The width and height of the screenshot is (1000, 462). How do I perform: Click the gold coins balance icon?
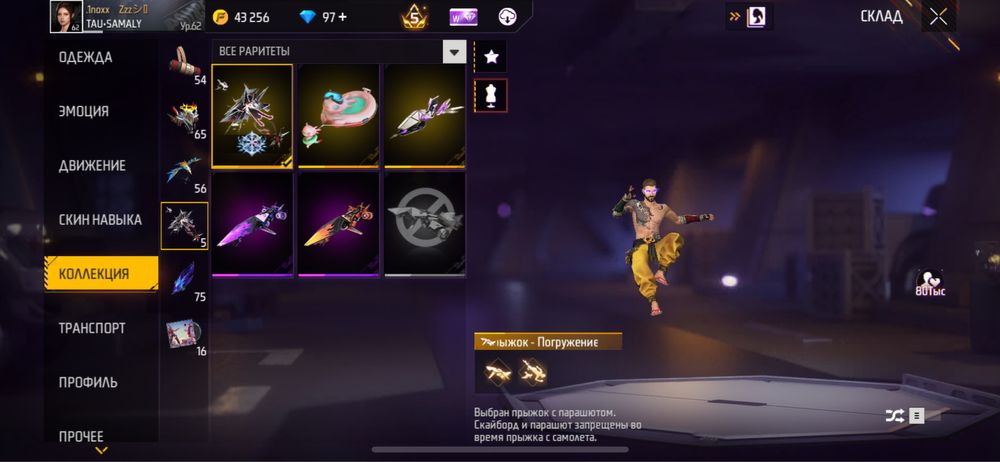tap(221, 17)
